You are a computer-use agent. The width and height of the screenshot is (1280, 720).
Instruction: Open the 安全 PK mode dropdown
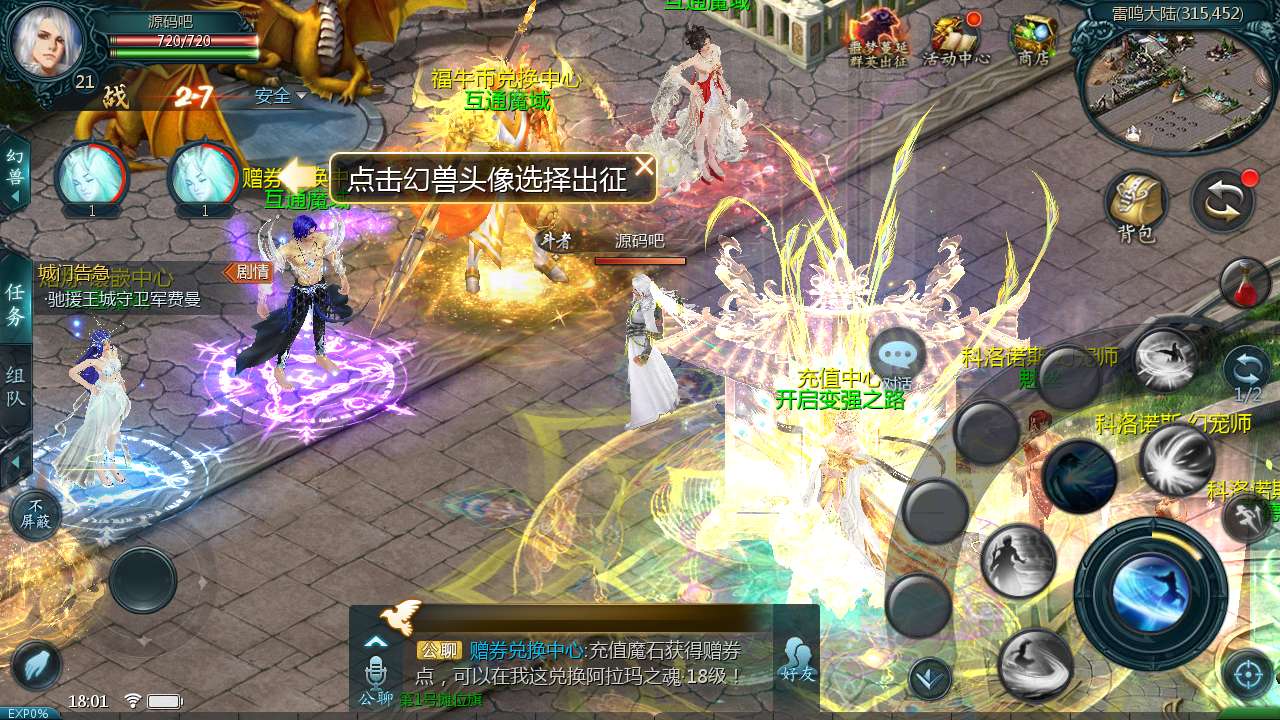278,97
